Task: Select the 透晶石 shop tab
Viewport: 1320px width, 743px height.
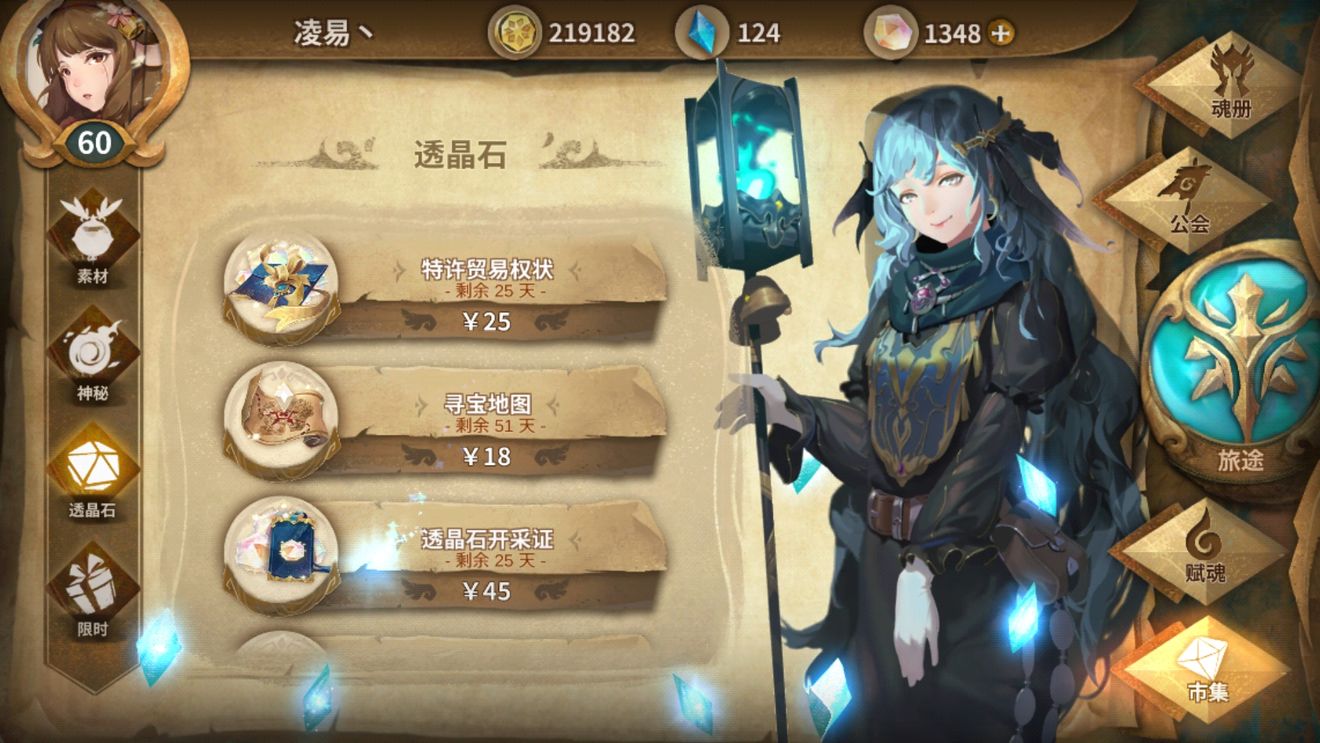Action: [x=93, y=472]
